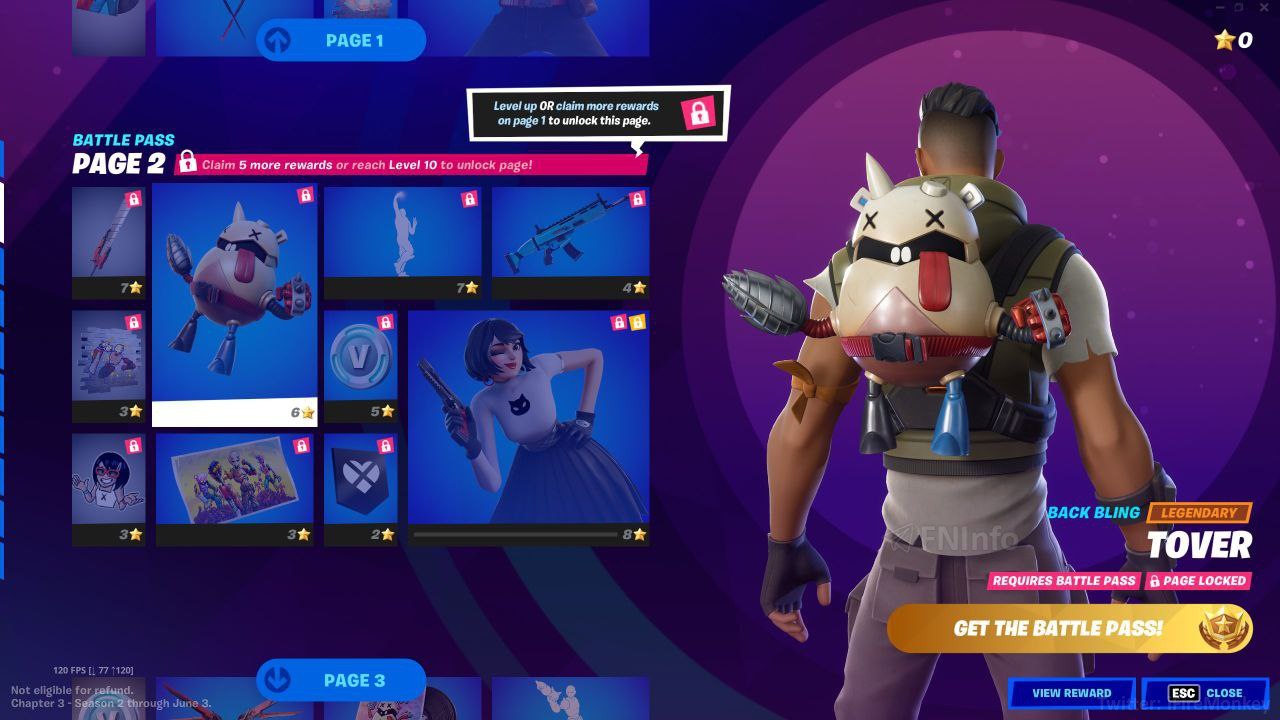This screenshot has height=720, width=1280.
Task: Choose the dancing emote reward tile
Action: coord(402,242)
